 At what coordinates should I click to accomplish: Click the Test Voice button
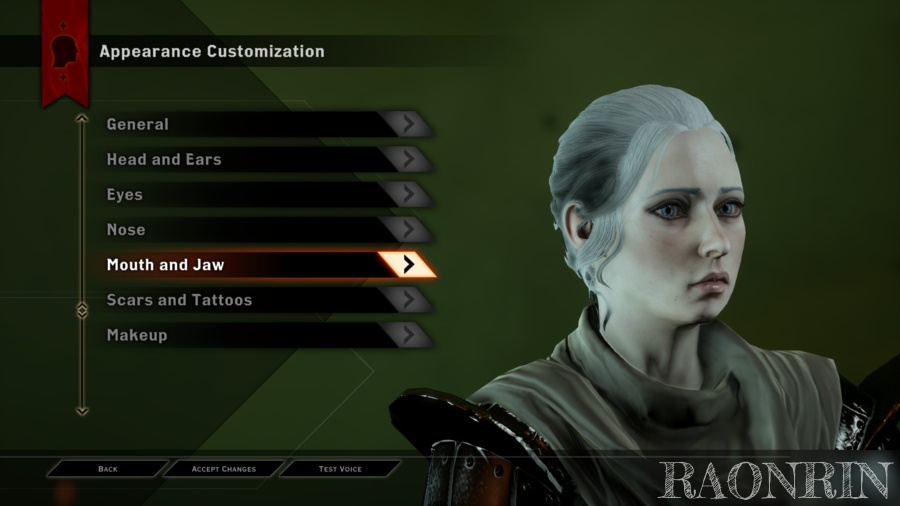click(340, 469)
